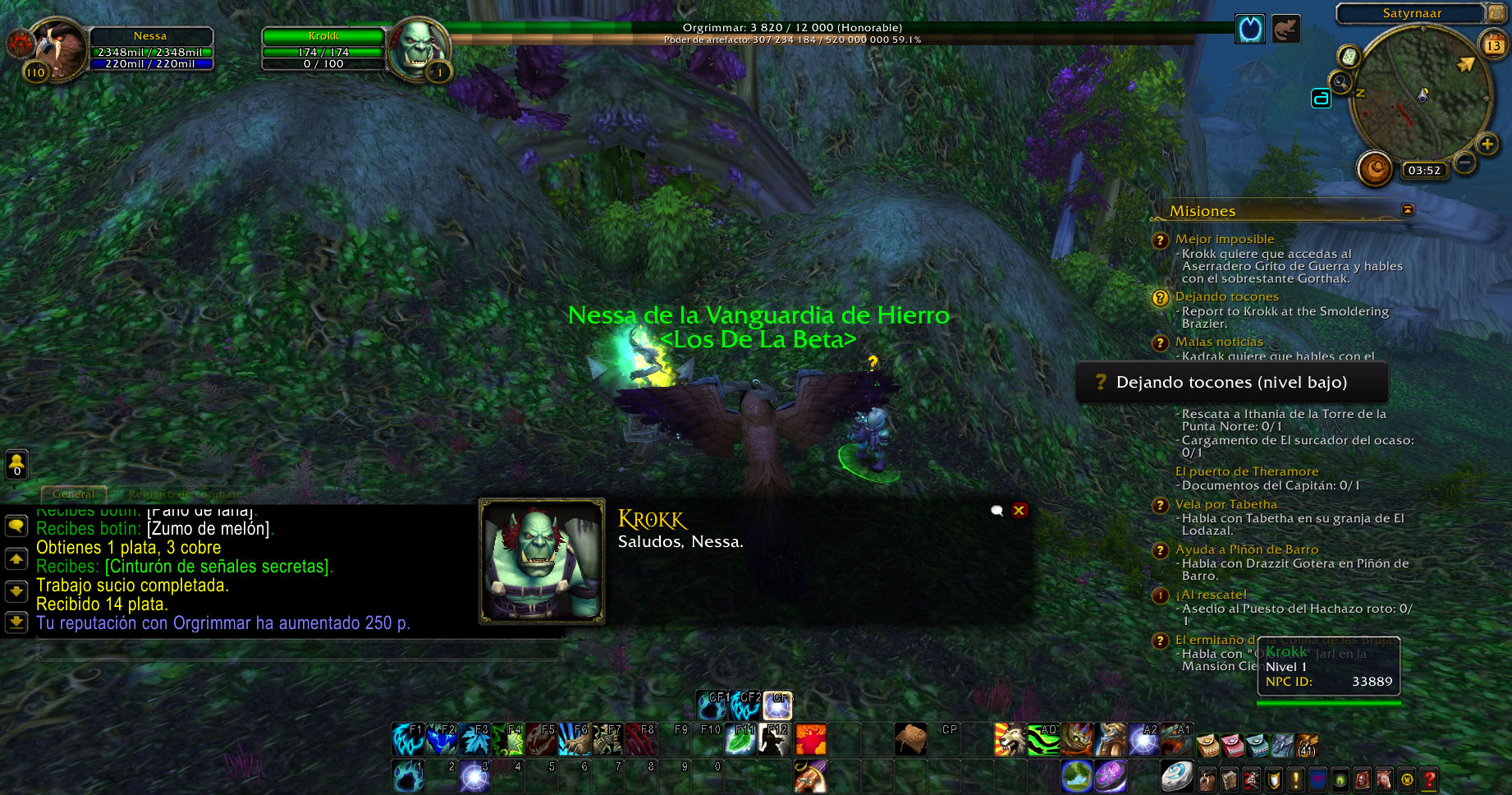Use the lion head ability icon
This screenshot has height=795, width=1512.
pyautogui.click(x=1010, y=739)
